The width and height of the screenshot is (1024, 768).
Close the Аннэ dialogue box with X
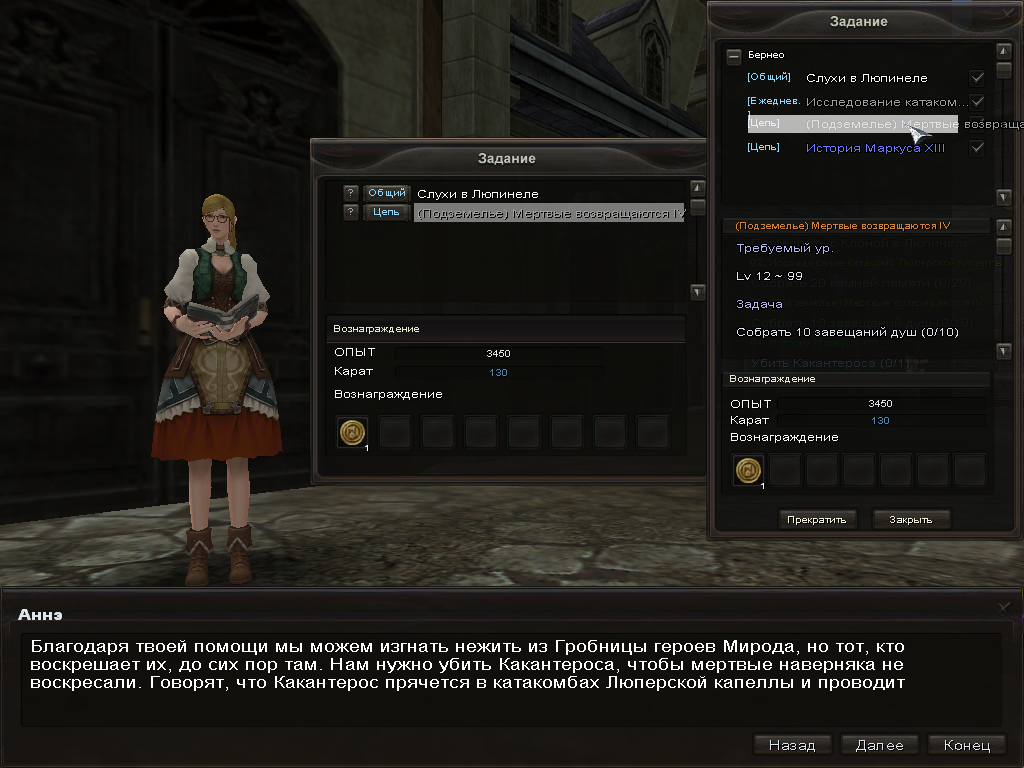tap(1005, 607)
